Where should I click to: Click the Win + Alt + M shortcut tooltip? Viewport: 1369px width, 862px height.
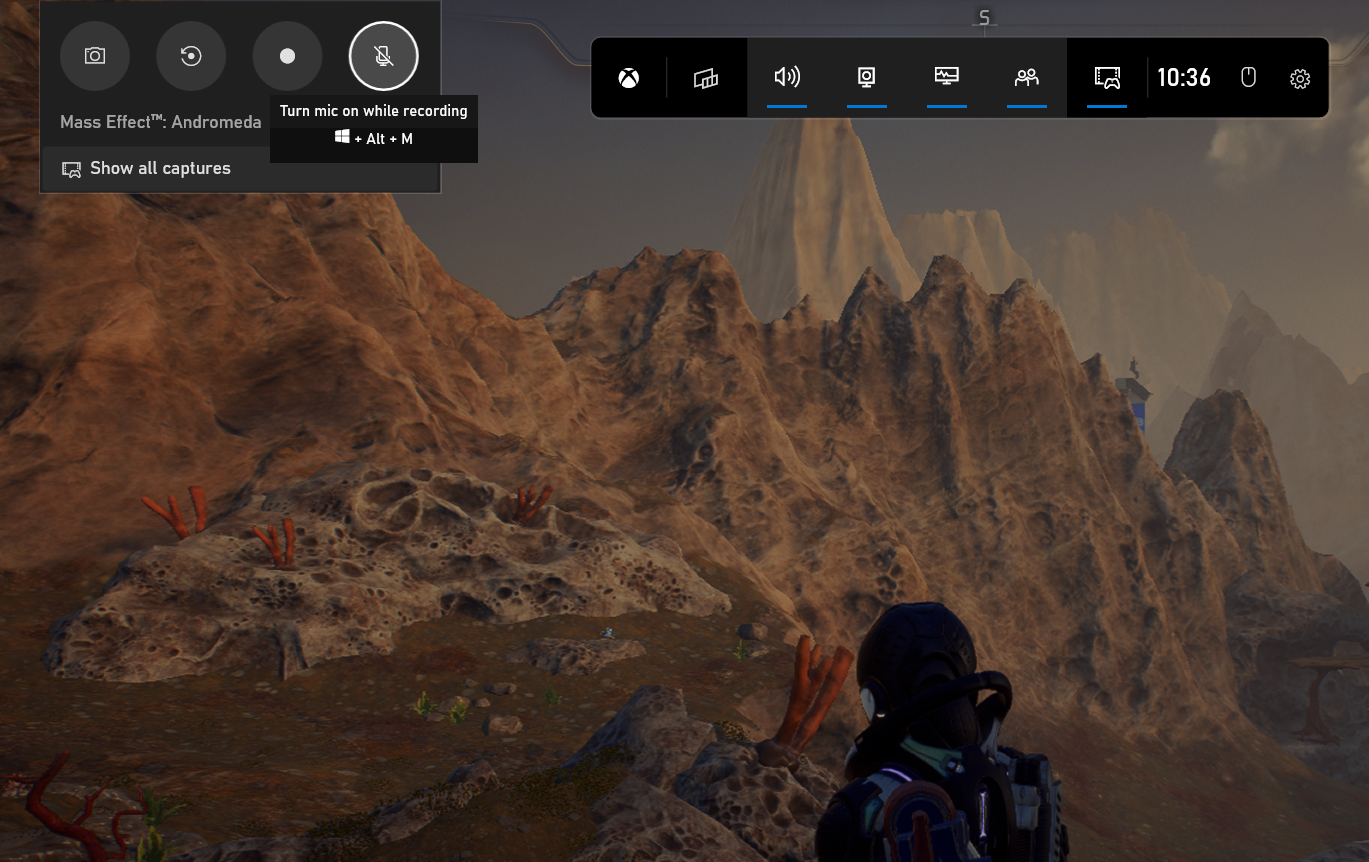(x=373, y=138)
